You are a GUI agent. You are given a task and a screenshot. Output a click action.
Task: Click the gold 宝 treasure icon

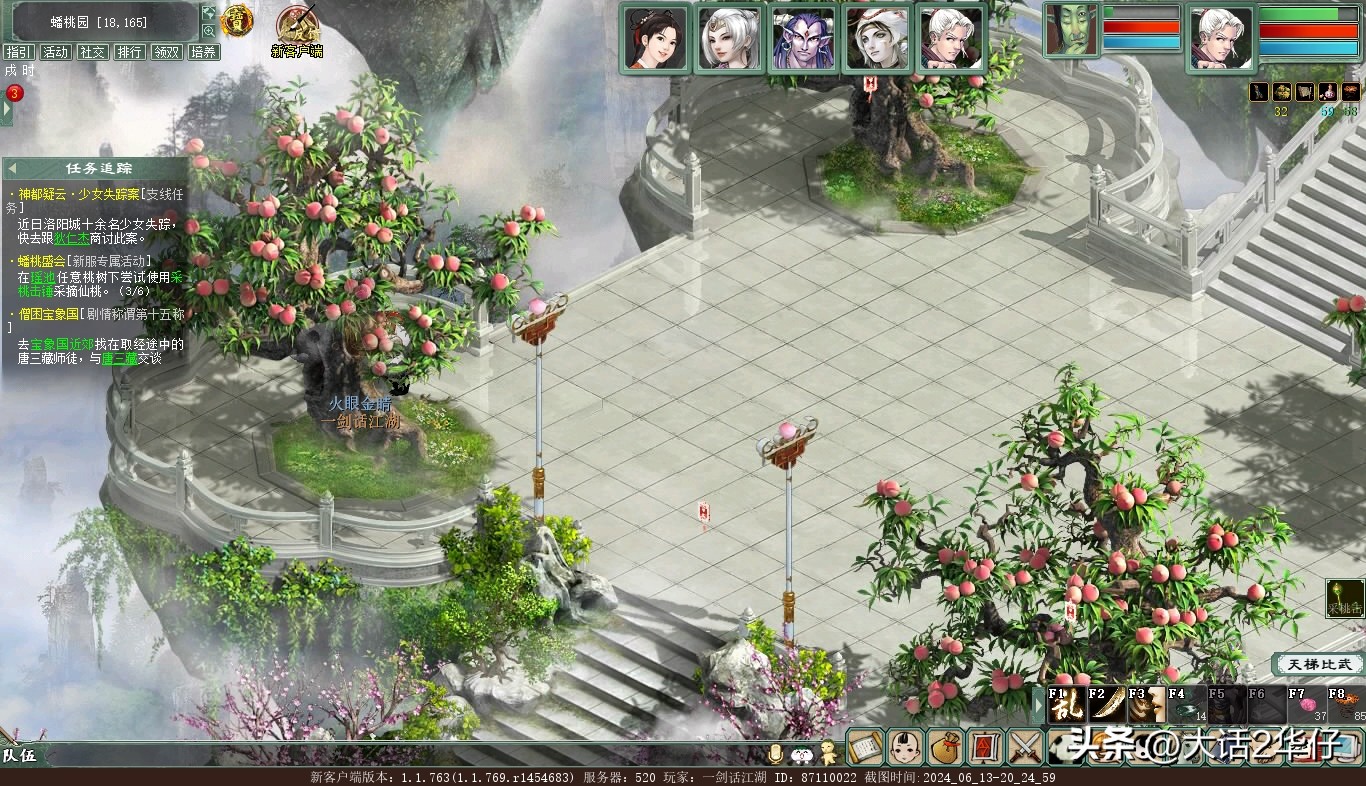237,20
